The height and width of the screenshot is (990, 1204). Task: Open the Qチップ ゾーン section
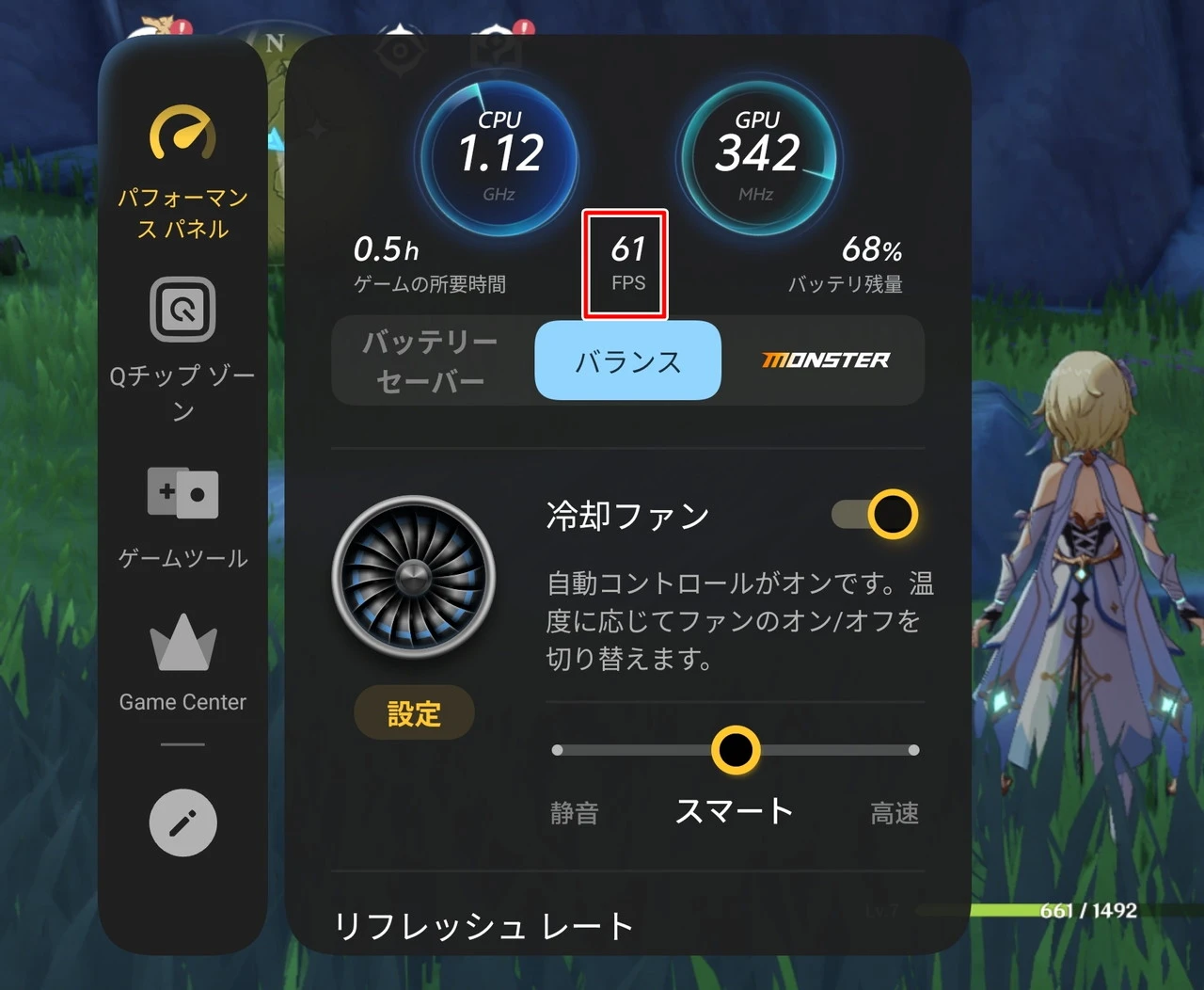click(182, 346)
